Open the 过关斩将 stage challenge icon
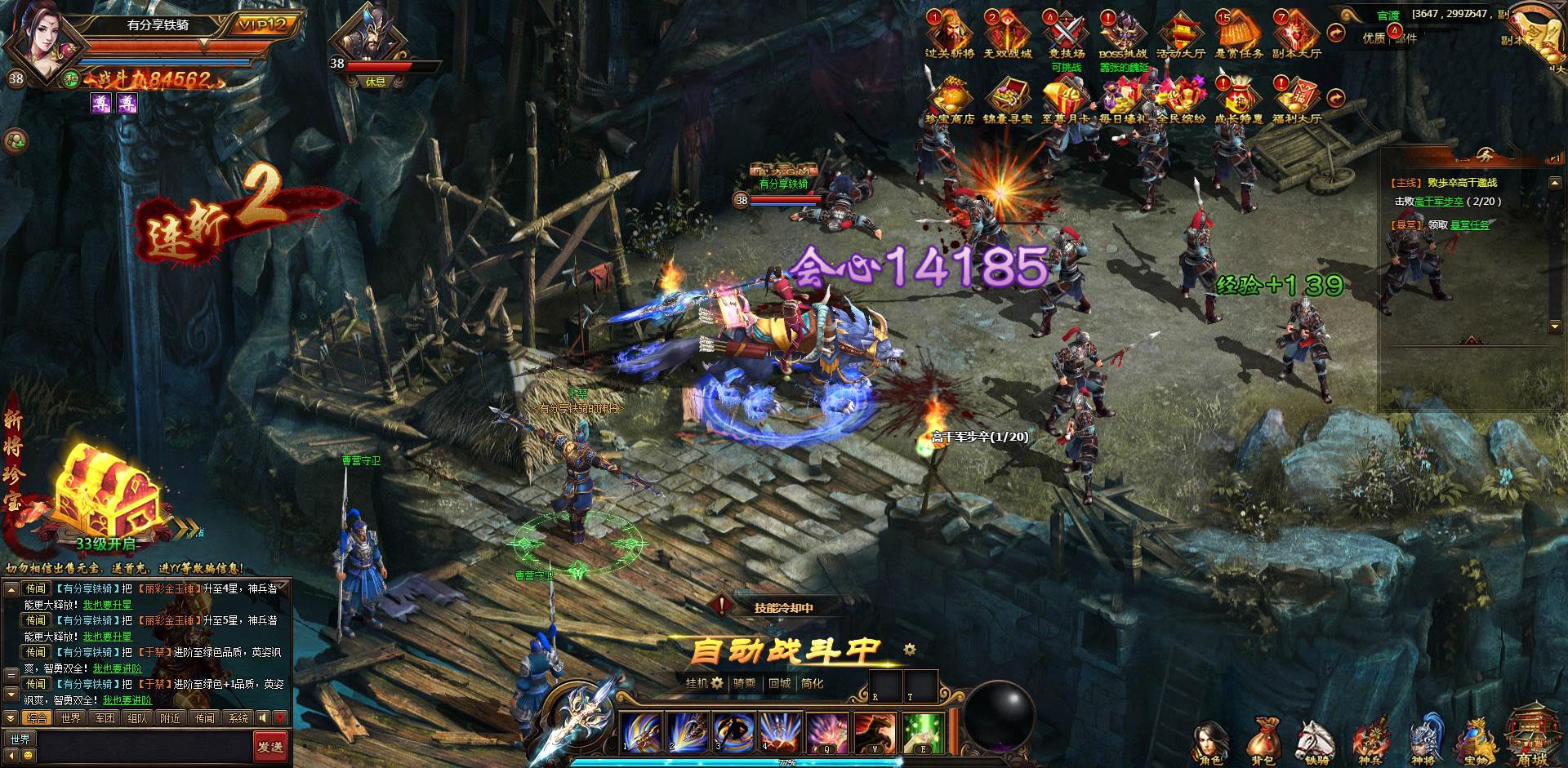 tap(950, 34)
